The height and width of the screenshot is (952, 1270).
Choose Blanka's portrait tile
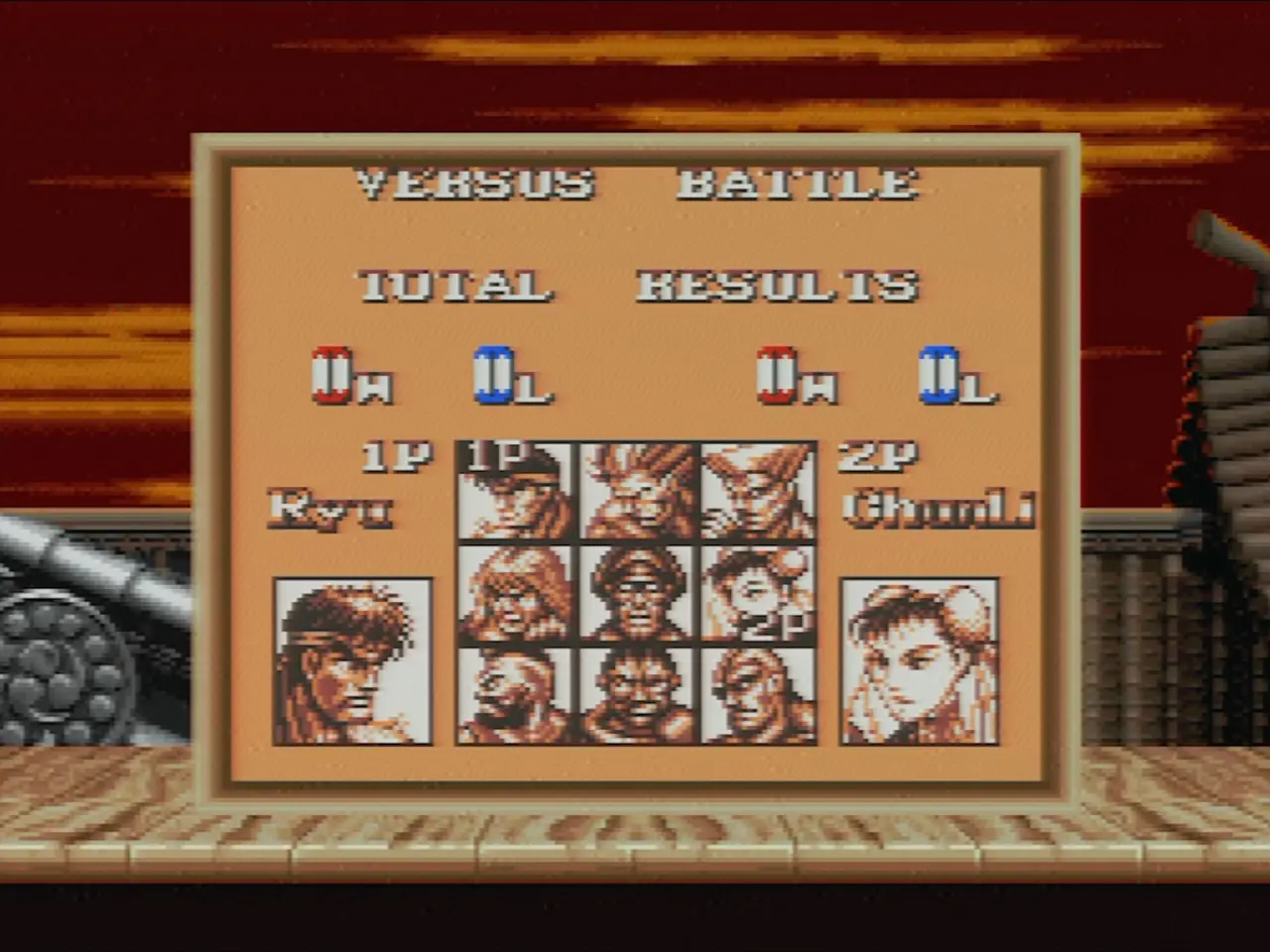point(637,492)
